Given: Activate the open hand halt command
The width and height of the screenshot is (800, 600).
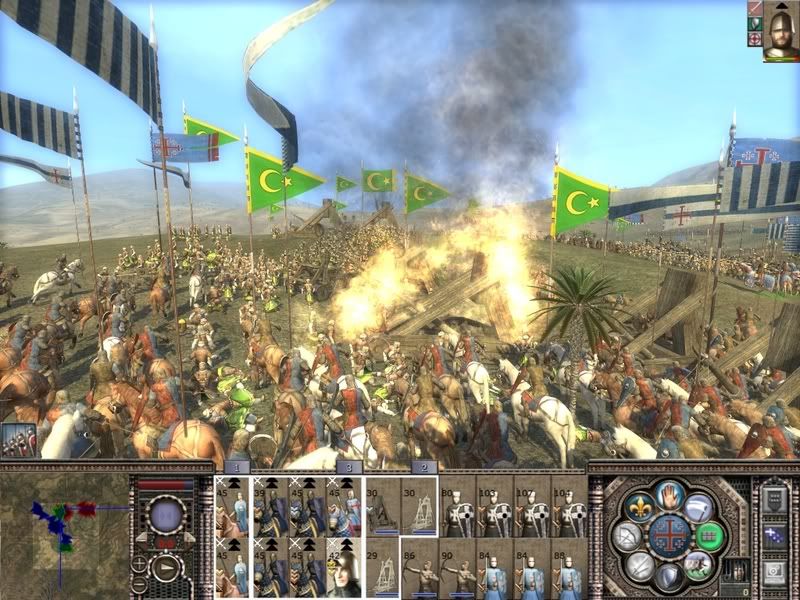Looking at the screenshot, I should point(669,494).
